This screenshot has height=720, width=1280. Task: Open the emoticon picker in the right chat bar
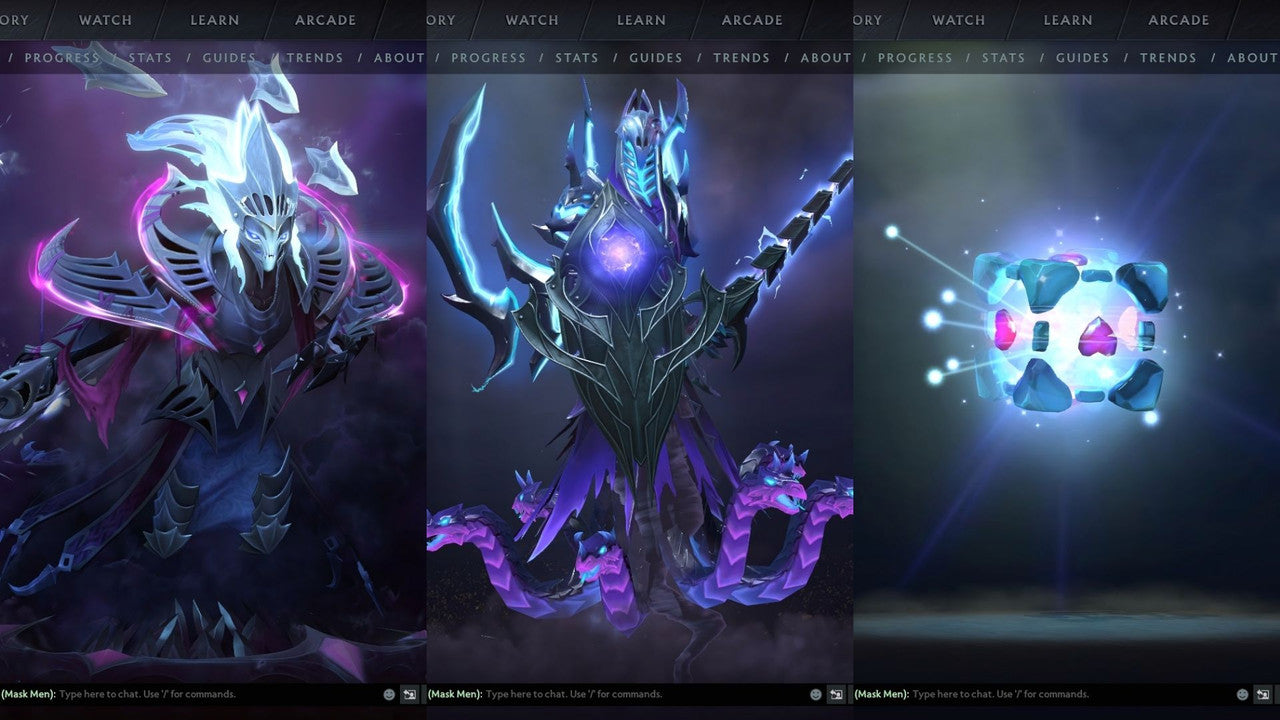(x=1243, y=693)
